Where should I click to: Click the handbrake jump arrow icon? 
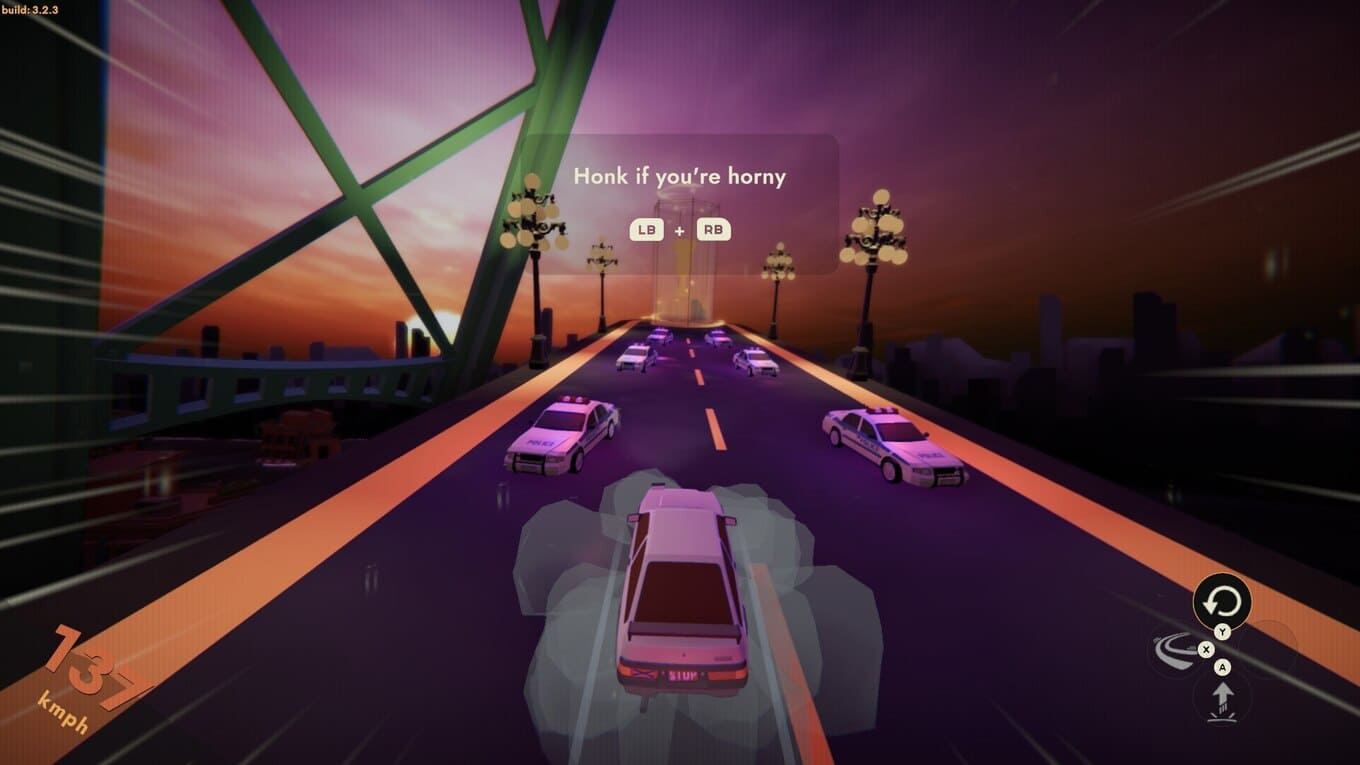(x=1224, y=698)
